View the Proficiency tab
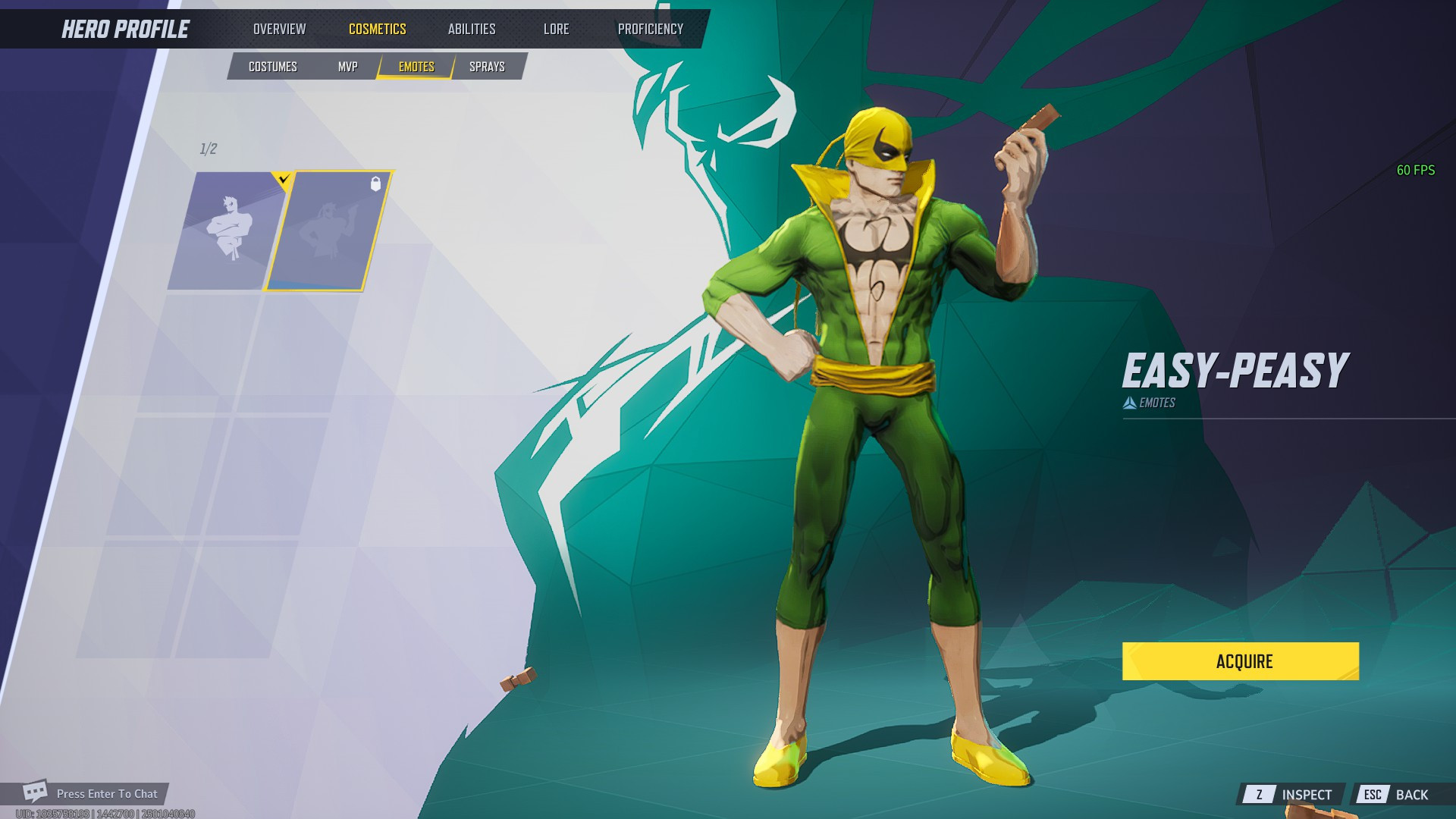 651,28
